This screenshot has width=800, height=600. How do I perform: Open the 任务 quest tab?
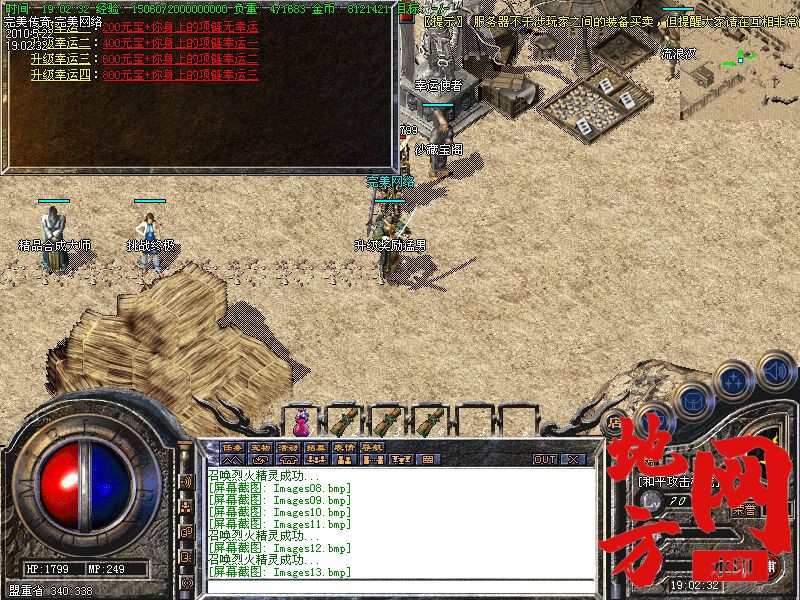tap(233, 446)
